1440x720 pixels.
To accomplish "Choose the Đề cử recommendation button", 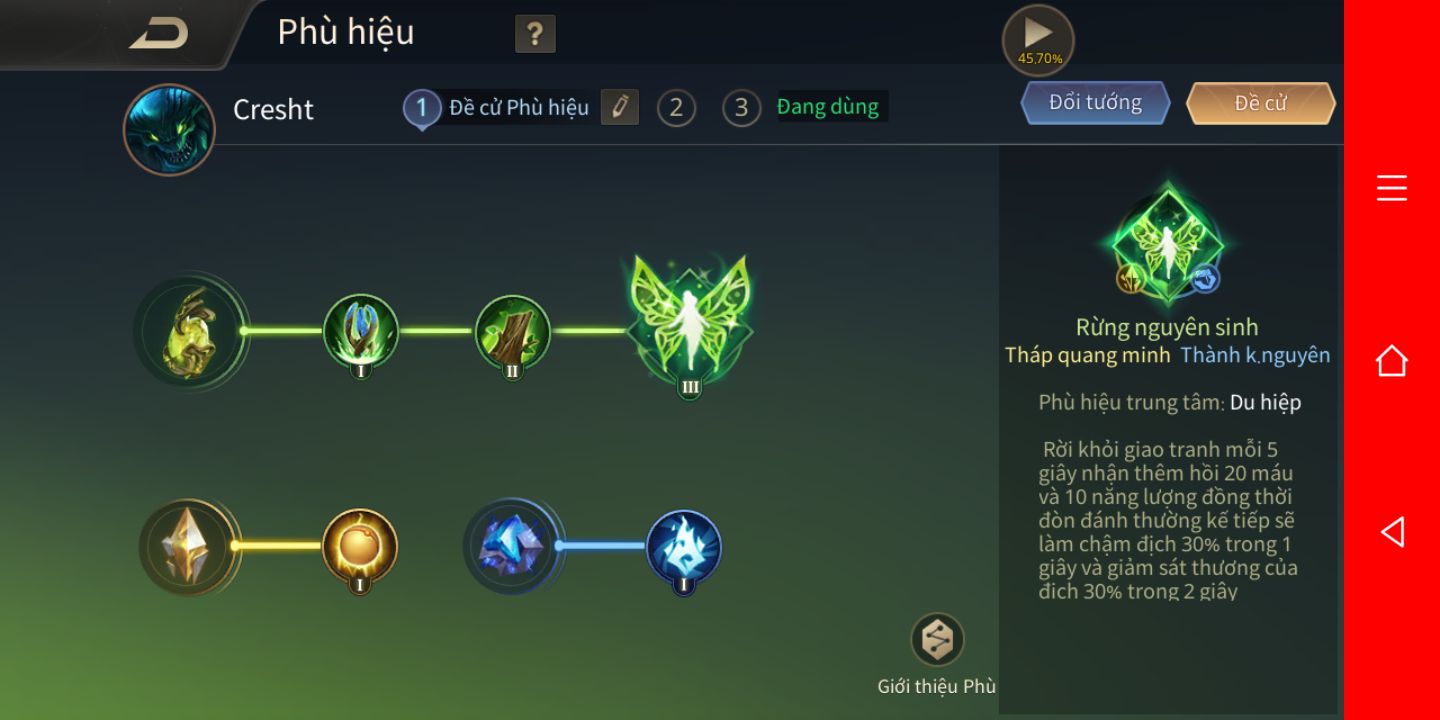I will click(1260, 103).
